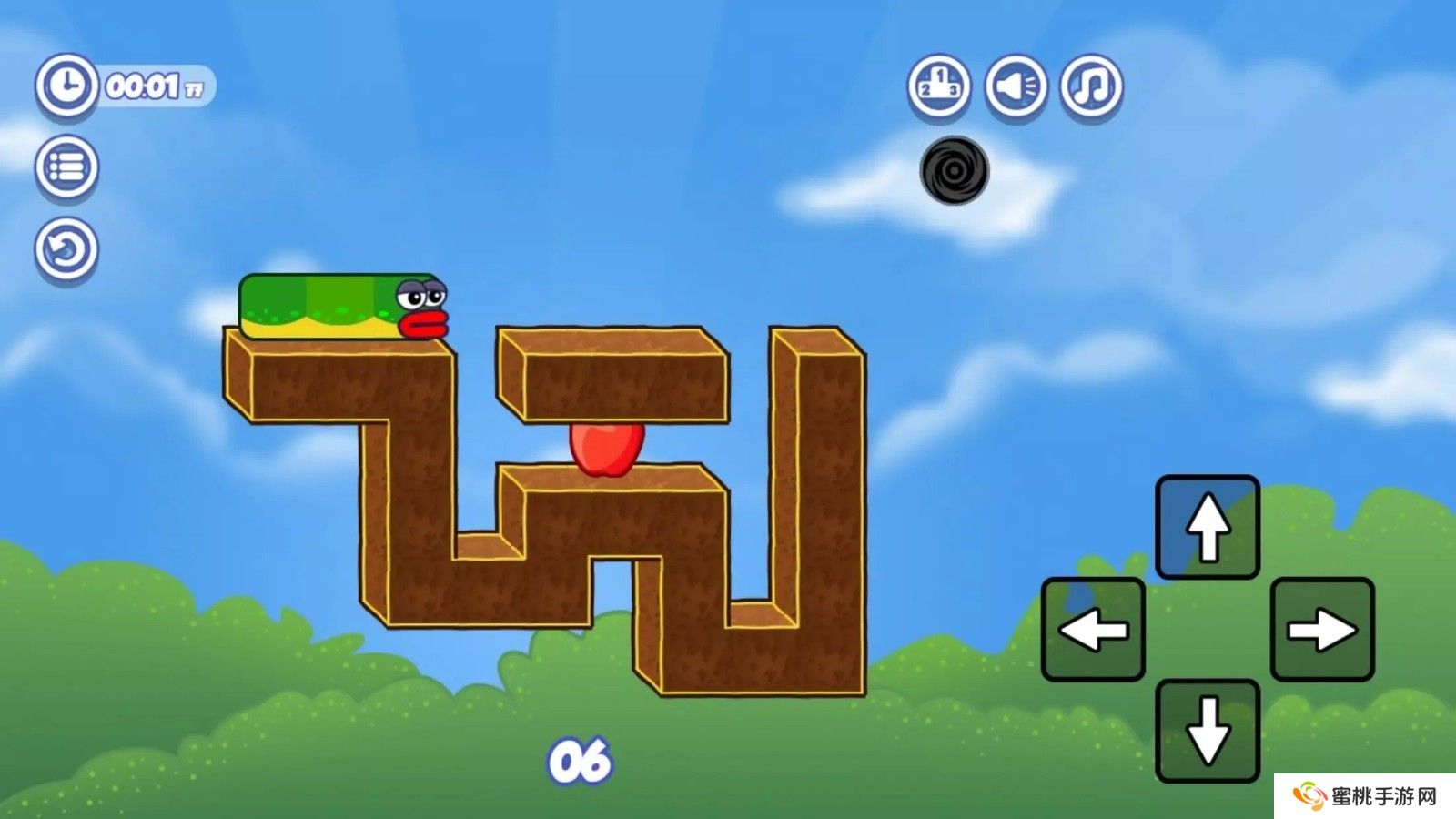
Task: Open the level list menu
Action: [x=66, y=167]
